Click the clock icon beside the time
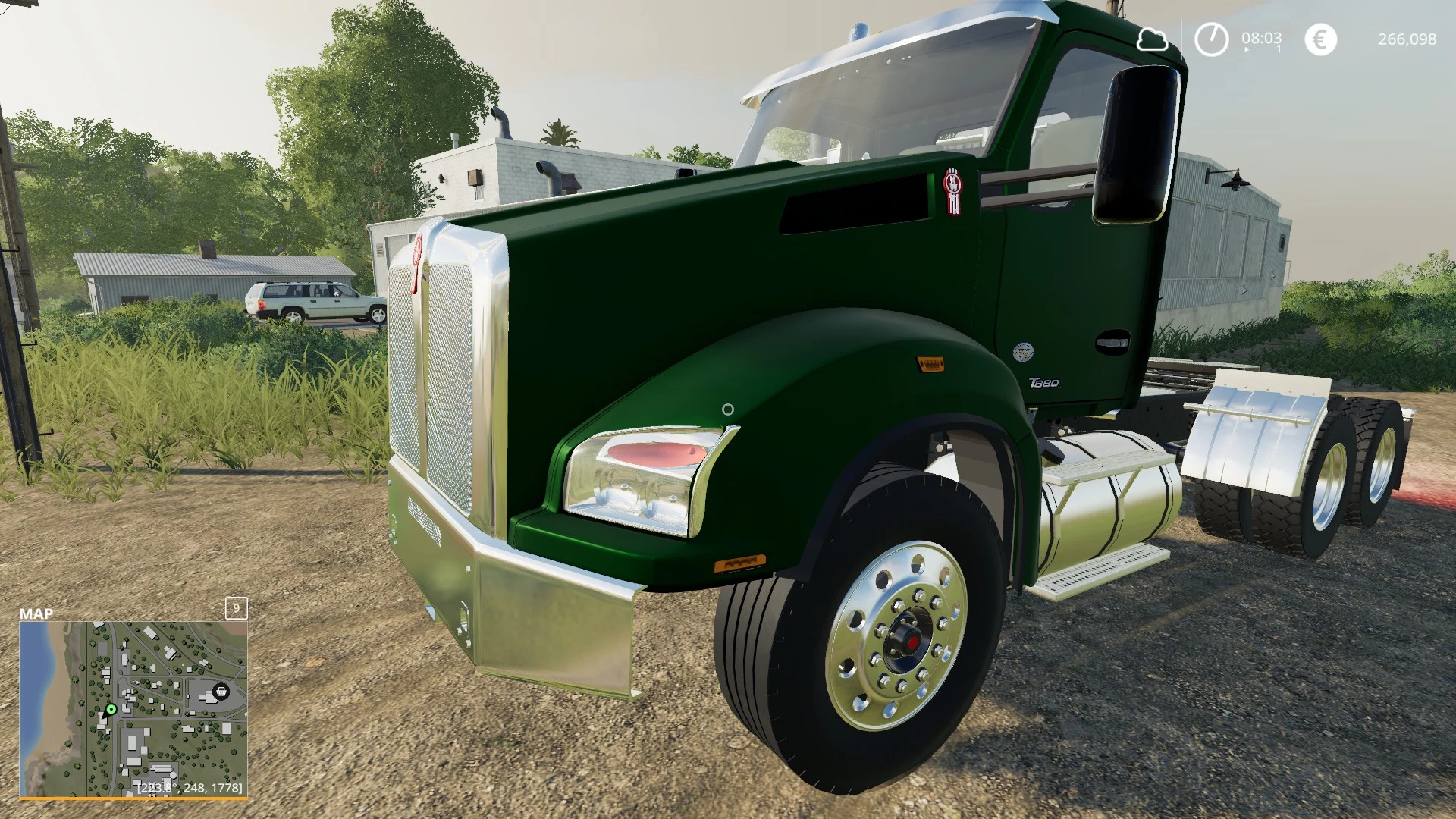The height and width of the screenshot is (819, 1456). click(x=1211, y=39)
